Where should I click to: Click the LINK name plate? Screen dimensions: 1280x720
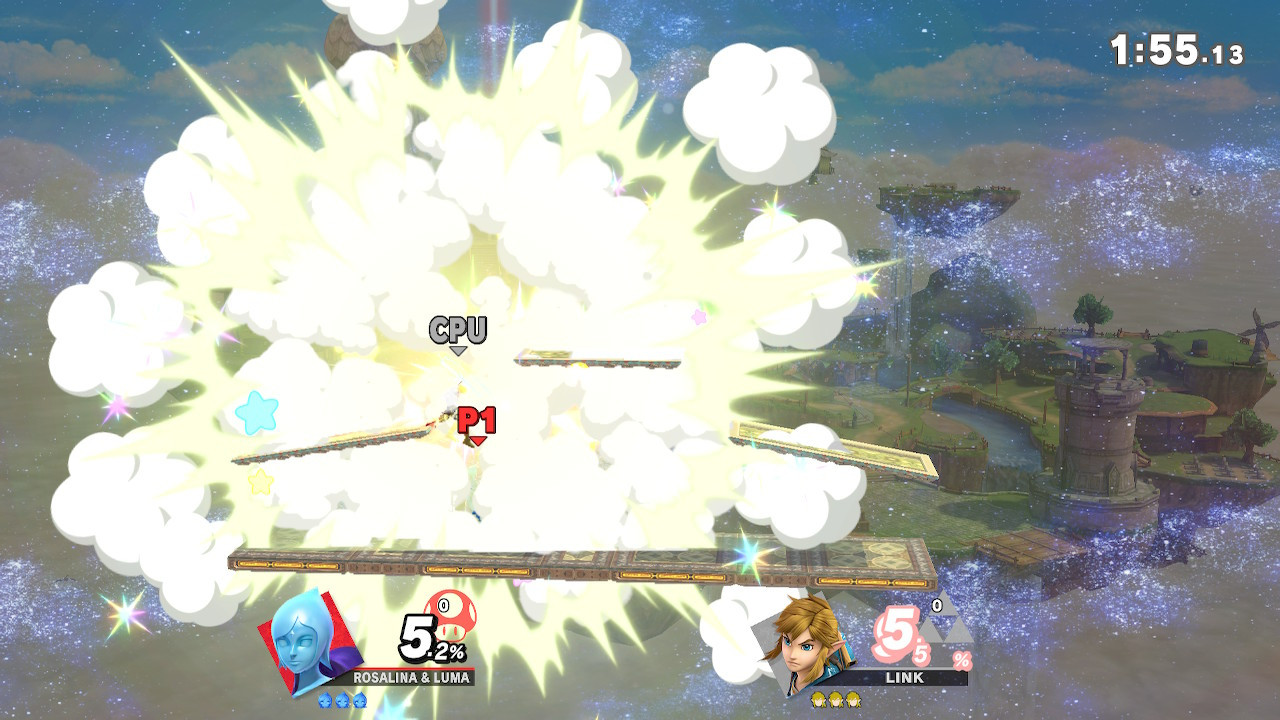coord(905,678)
